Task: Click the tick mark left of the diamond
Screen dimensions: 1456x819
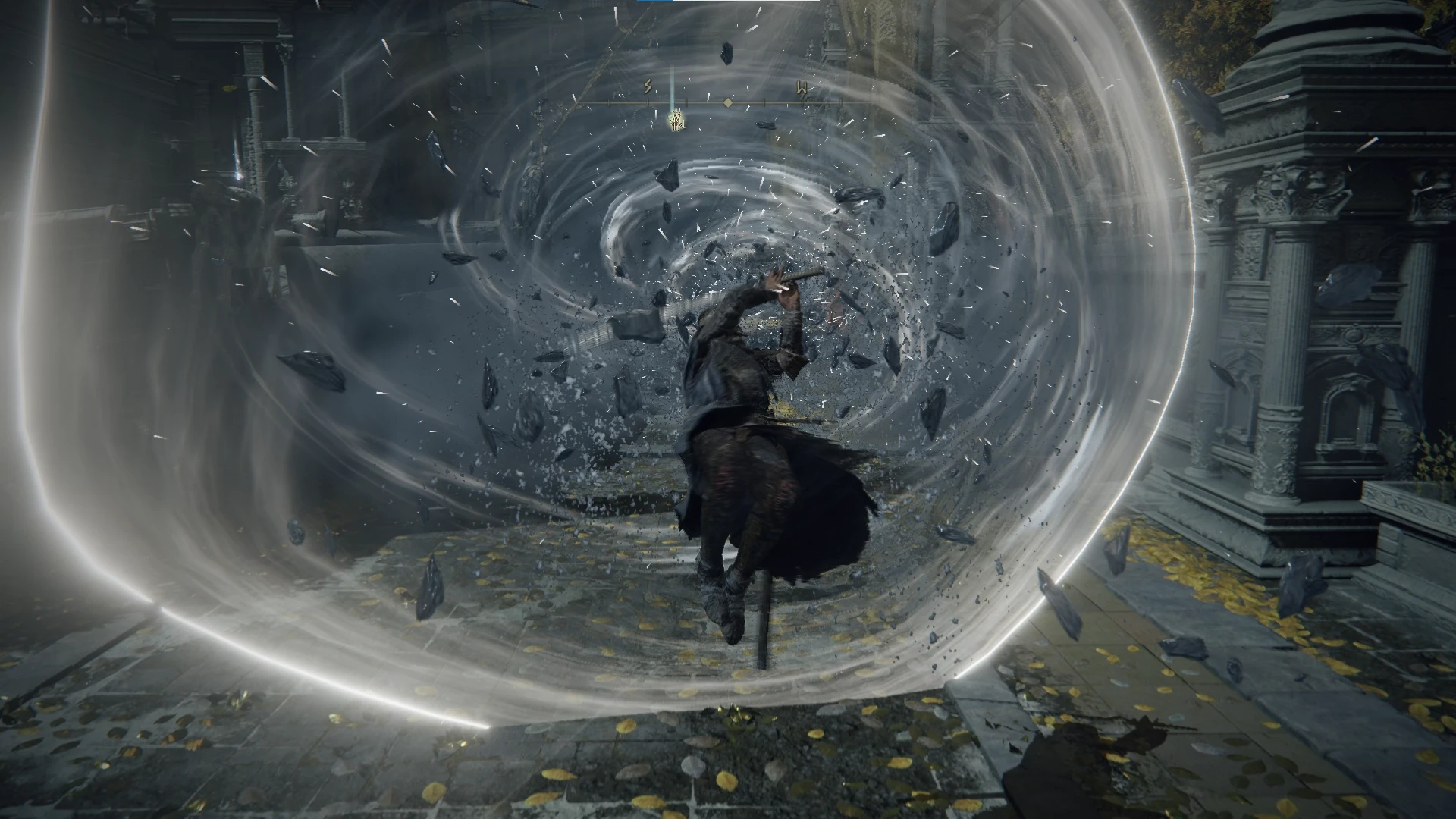Action: [686, 102]
